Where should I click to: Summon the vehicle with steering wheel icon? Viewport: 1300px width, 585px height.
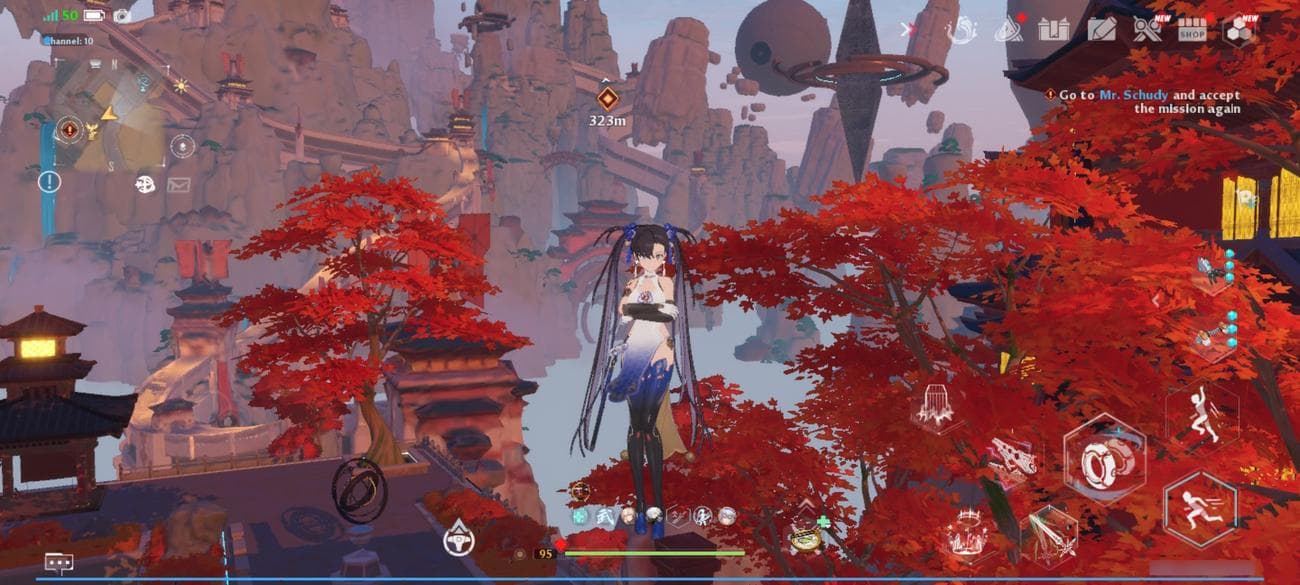tap(458, 540)
